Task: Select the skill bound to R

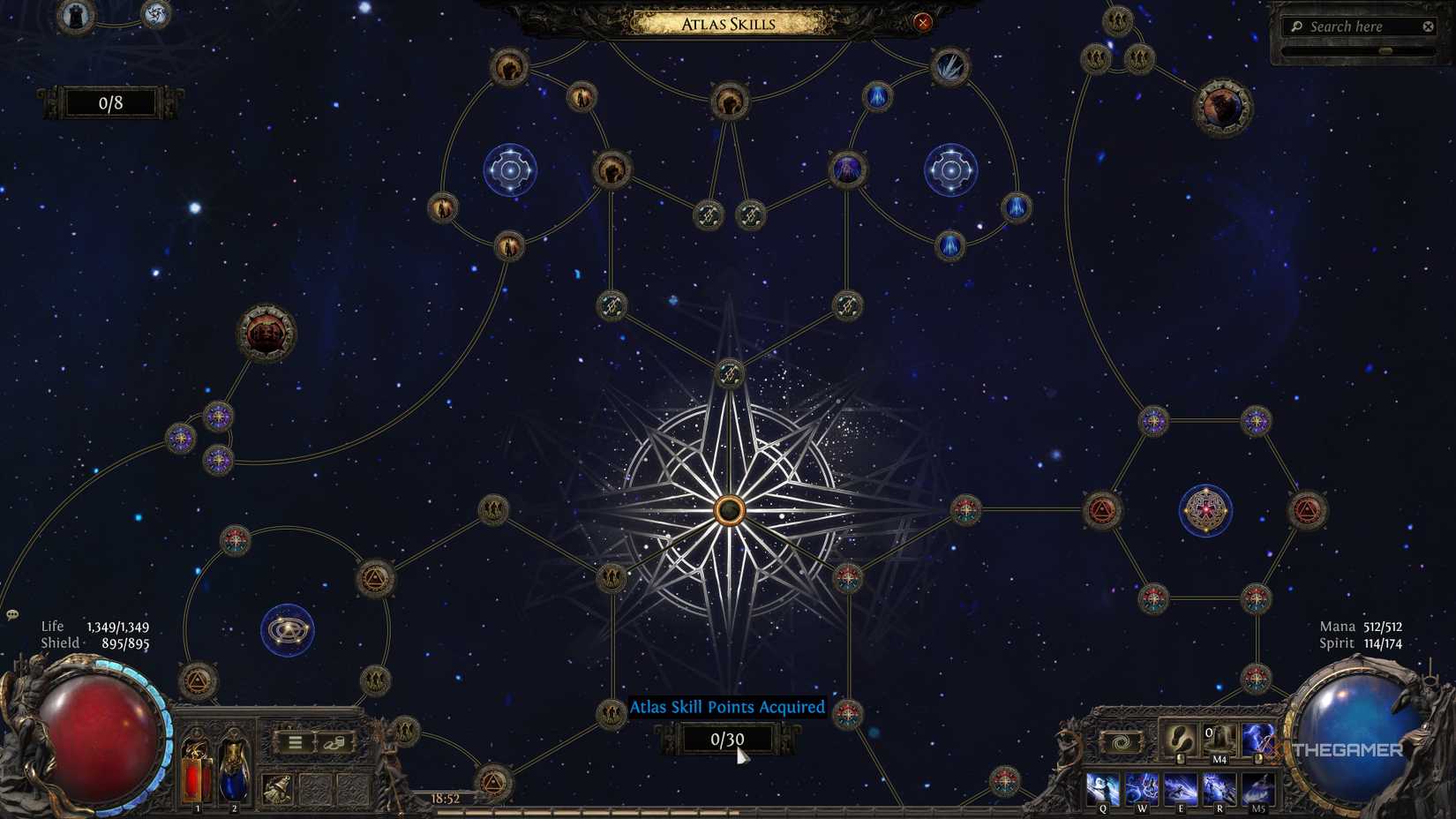Action: pyautogui.click(x=1219, y=786)
